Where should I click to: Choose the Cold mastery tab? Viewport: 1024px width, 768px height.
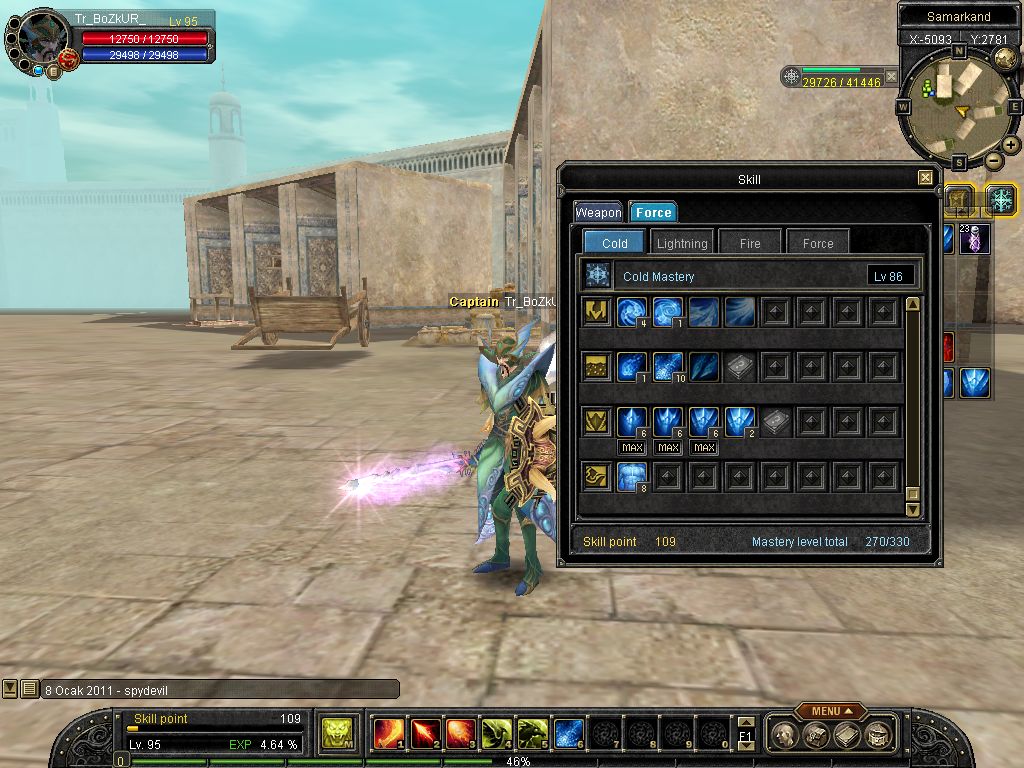(x=614, y=243)
